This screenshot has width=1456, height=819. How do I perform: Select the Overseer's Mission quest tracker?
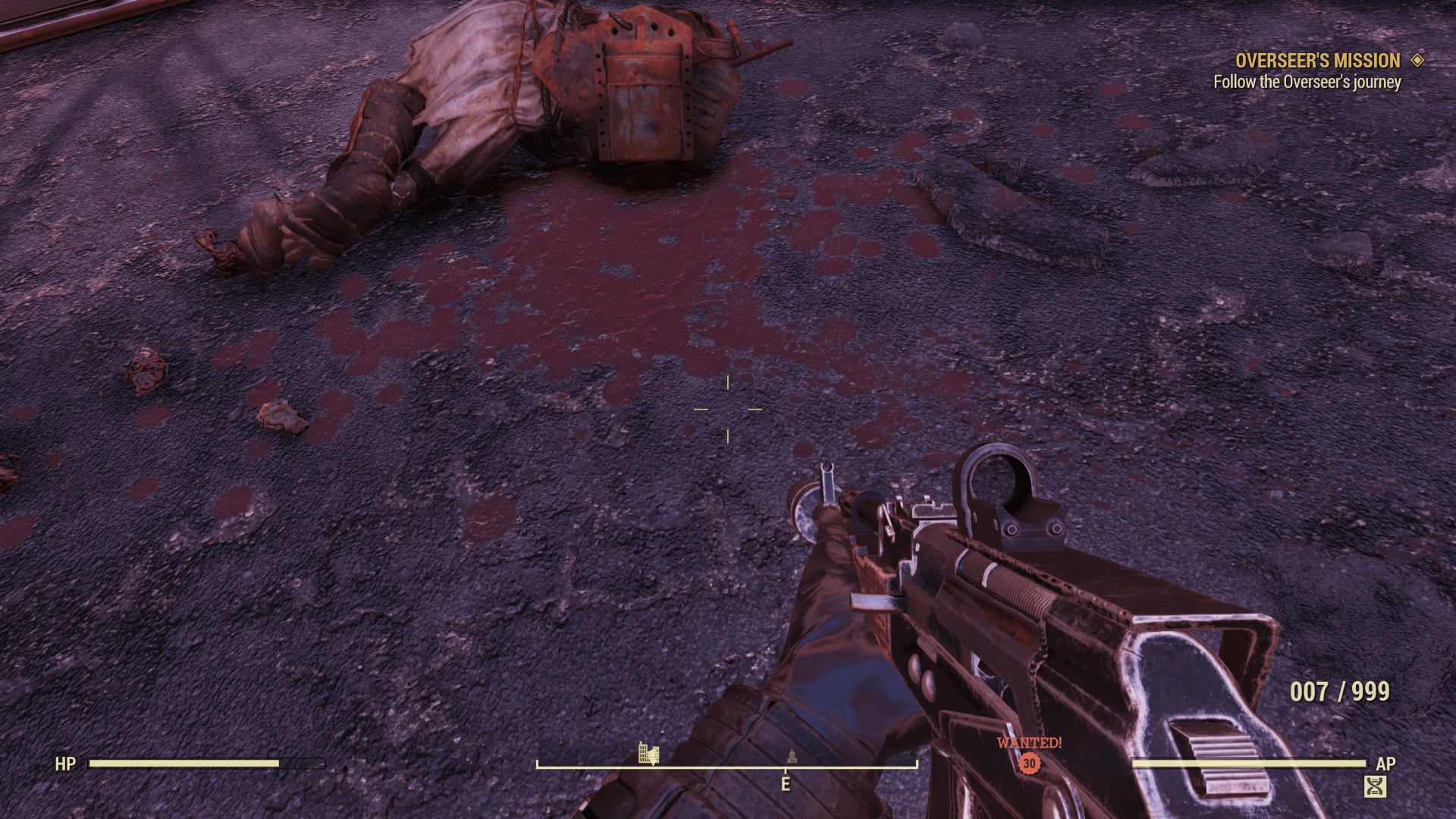point(1317,61)
